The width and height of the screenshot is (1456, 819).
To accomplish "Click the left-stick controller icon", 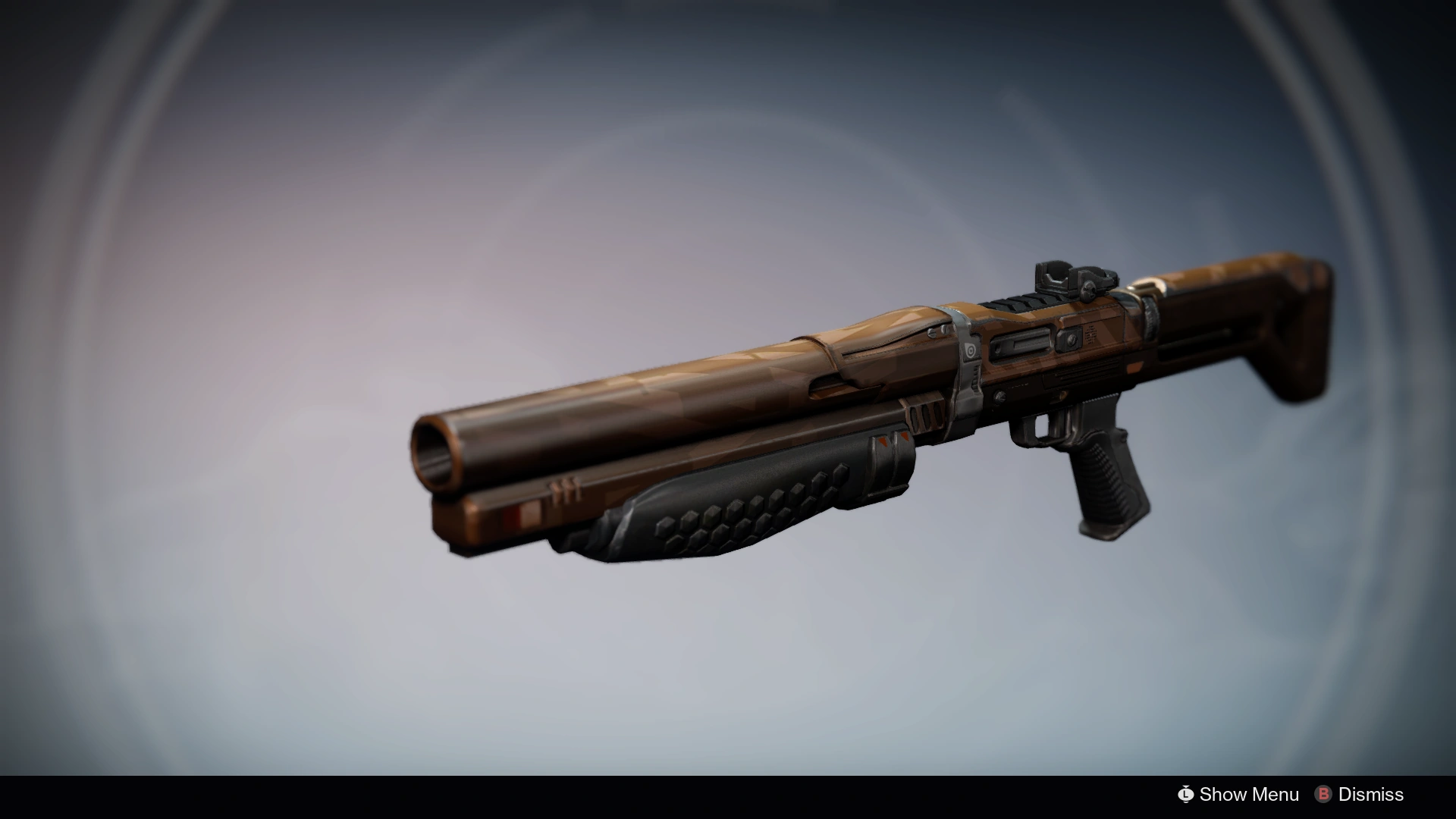I will pyautogui.click(x=1185, y=794).
